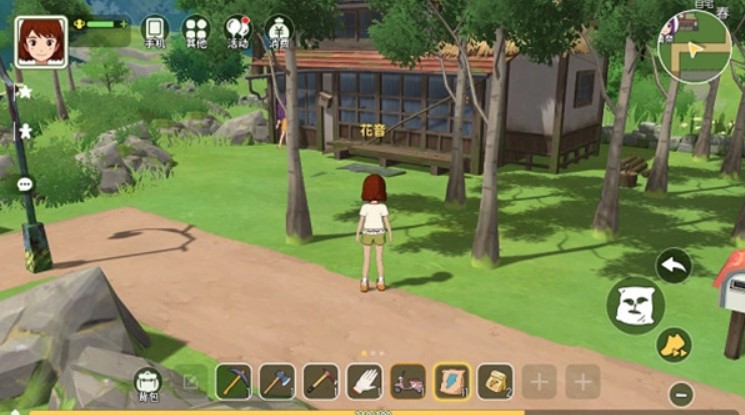Open the chat speech bubble

25,185
